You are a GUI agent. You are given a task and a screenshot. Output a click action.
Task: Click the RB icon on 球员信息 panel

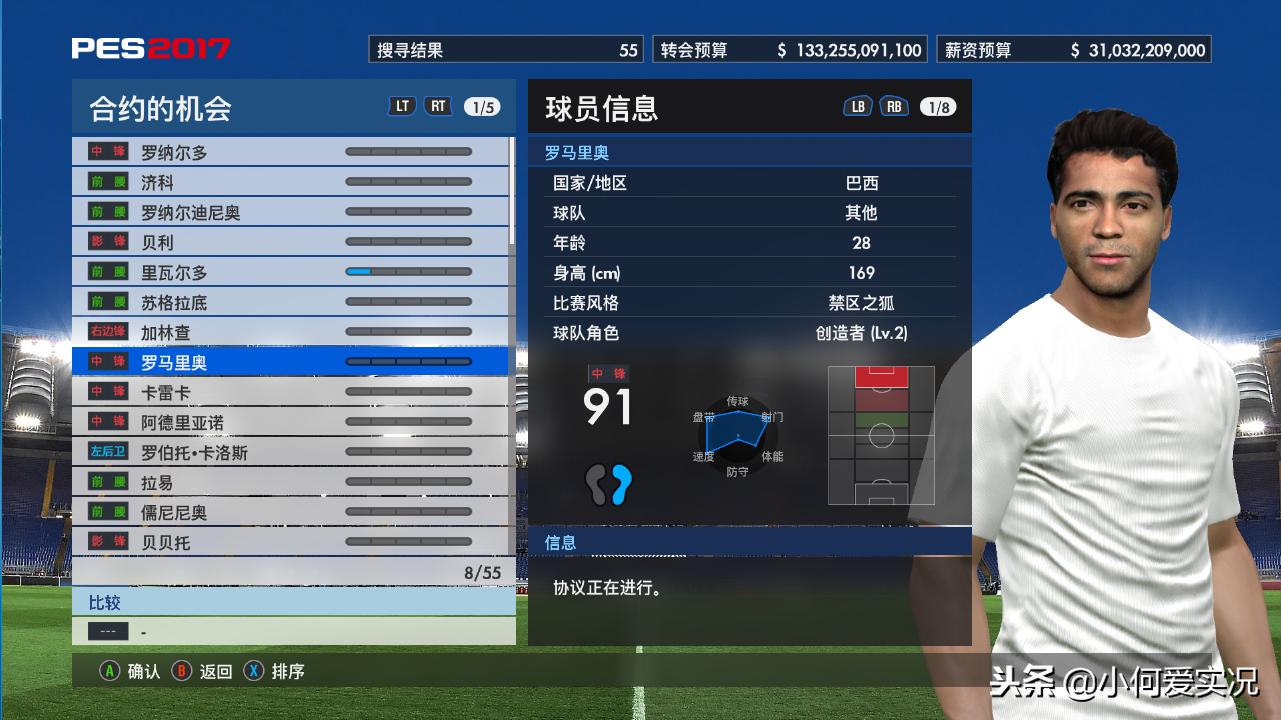(x=892, y=104)
